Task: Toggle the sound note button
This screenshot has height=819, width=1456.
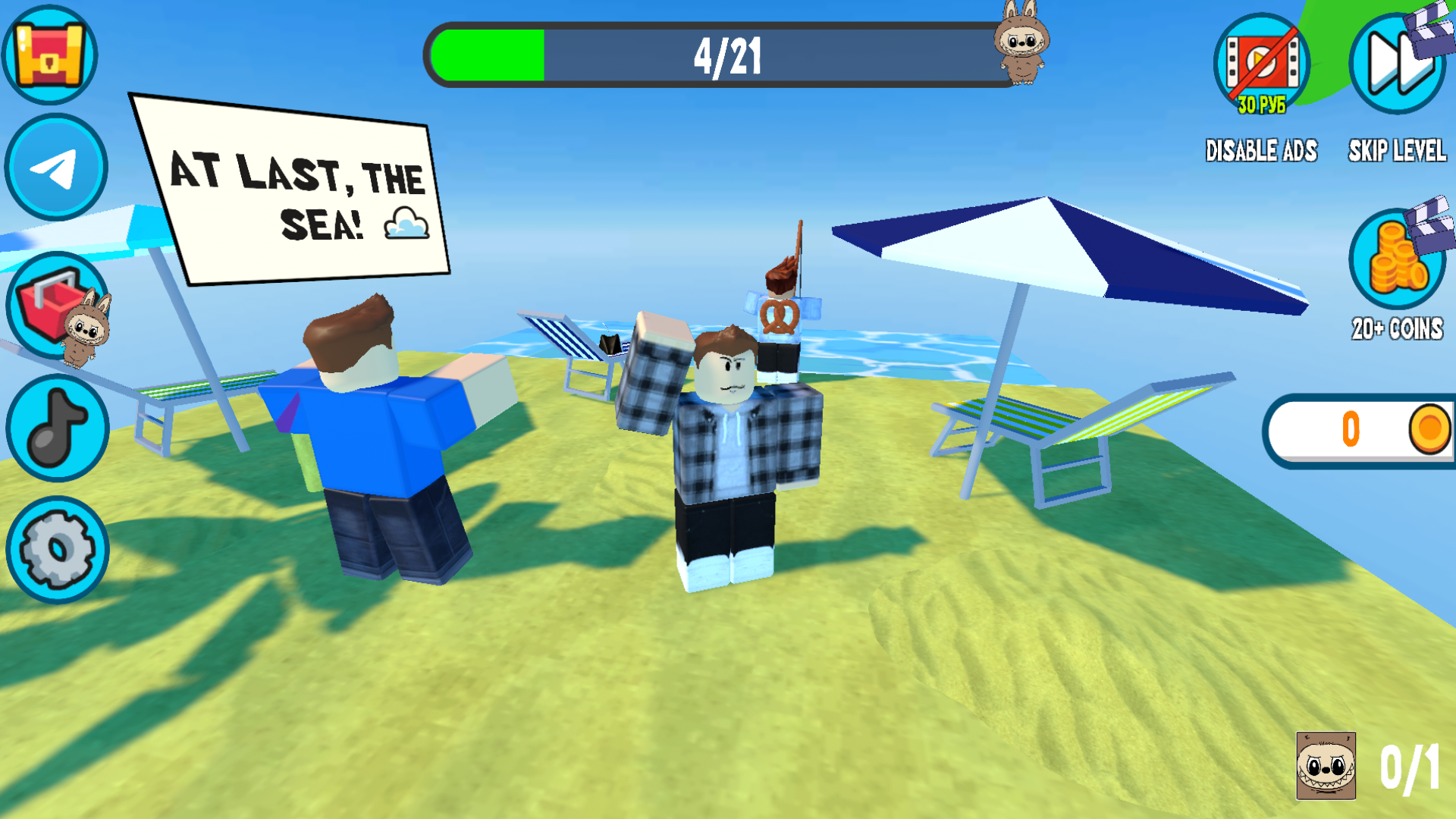Action: pos(55,428)
